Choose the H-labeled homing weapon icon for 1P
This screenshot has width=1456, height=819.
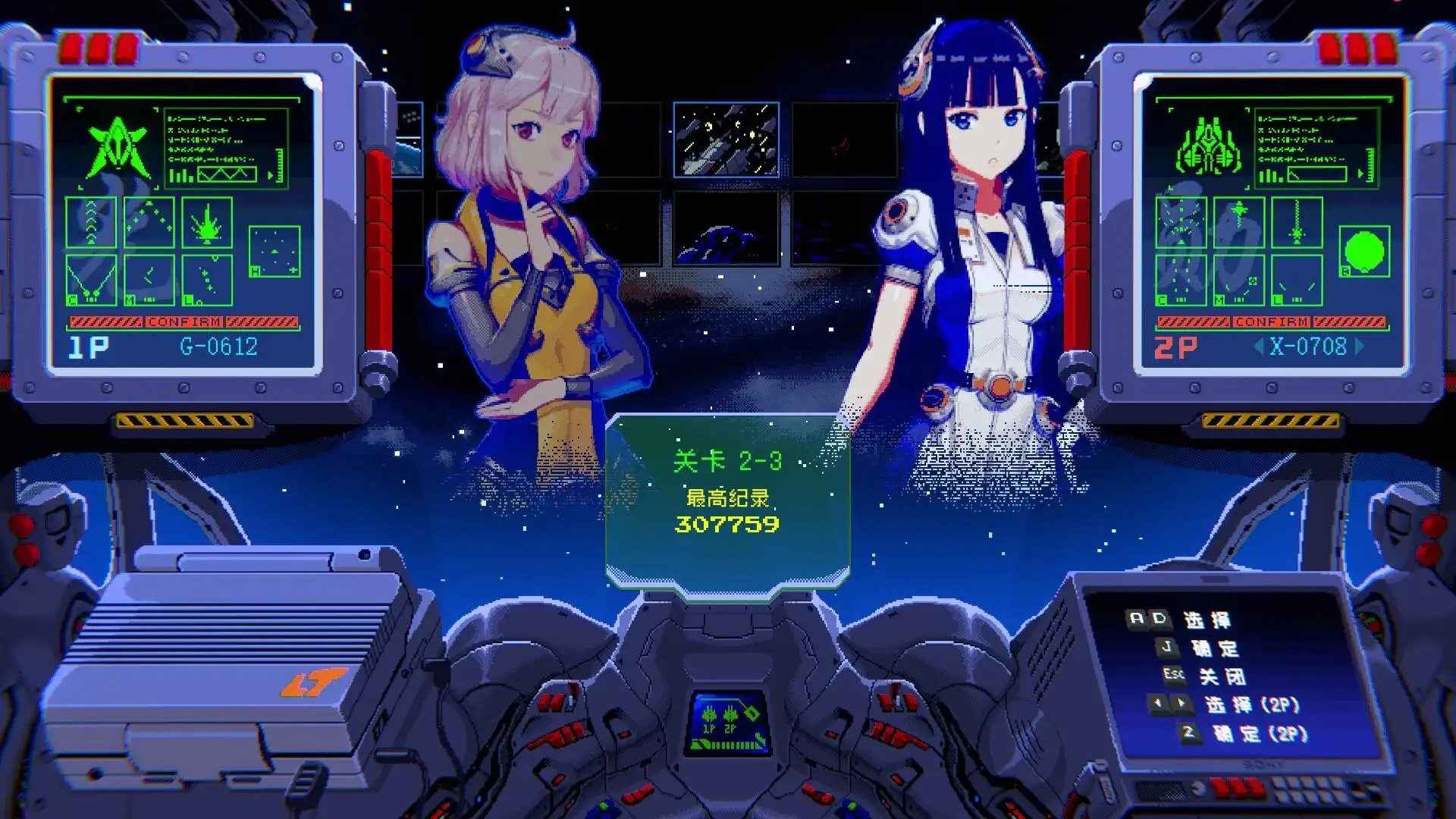[275, 251]
